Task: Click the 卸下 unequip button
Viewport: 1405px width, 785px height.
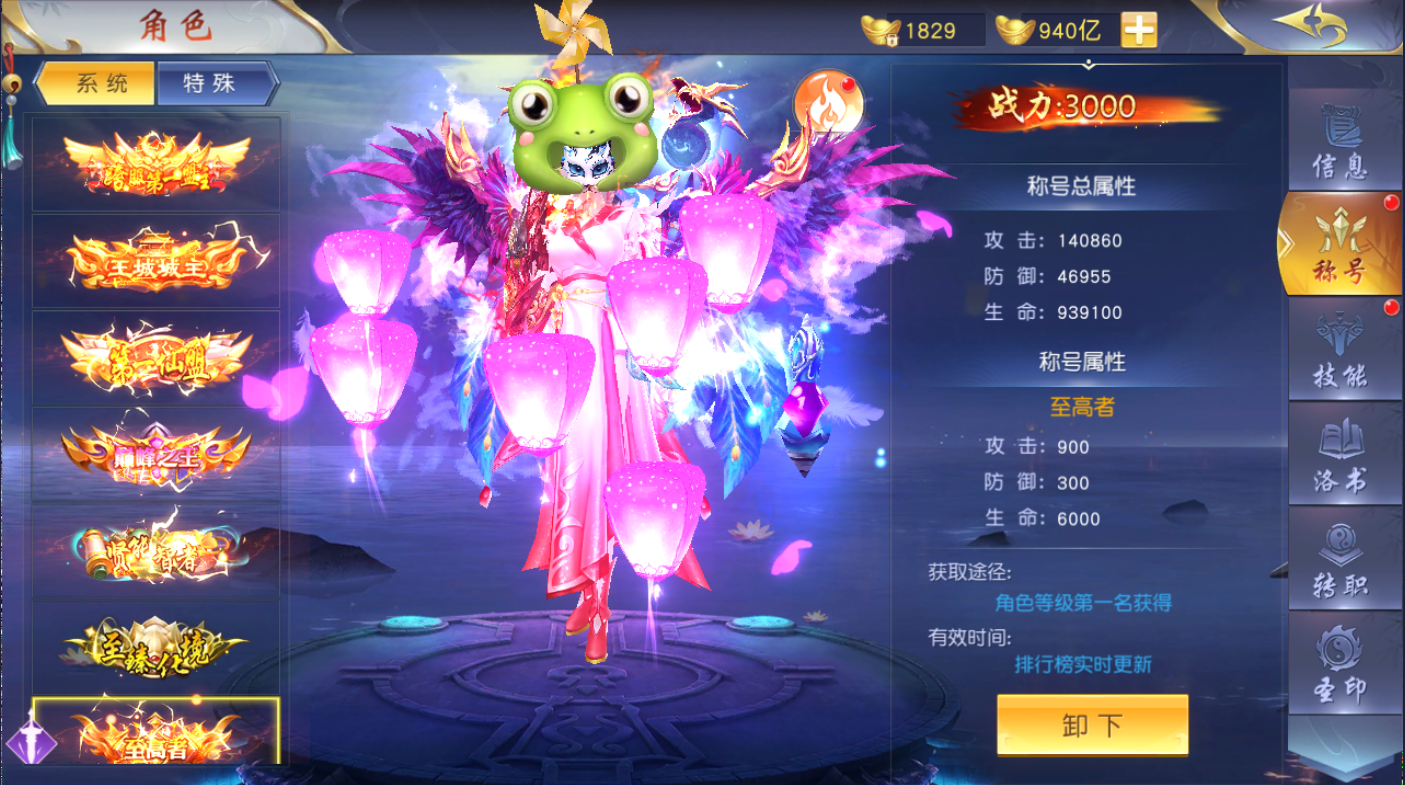Action: 1092,724
